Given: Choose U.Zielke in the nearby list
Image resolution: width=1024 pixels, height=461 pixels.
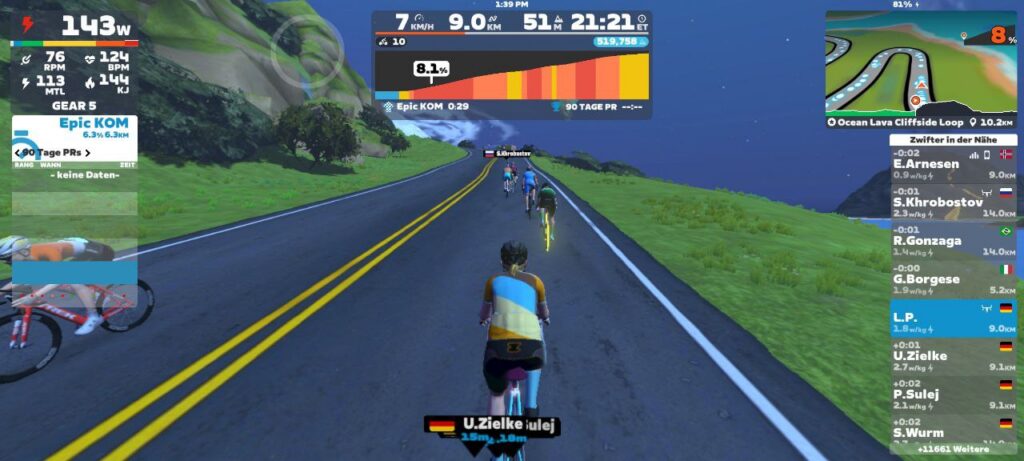Looking at the screenshot, I should [952, 356].
